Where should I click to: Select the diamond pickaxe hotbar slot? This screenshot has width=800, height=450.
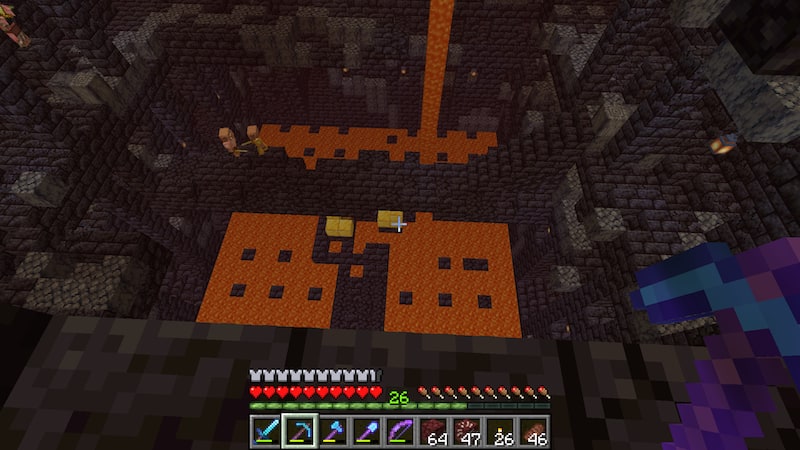pyautogui.click(x=299, y=431)
